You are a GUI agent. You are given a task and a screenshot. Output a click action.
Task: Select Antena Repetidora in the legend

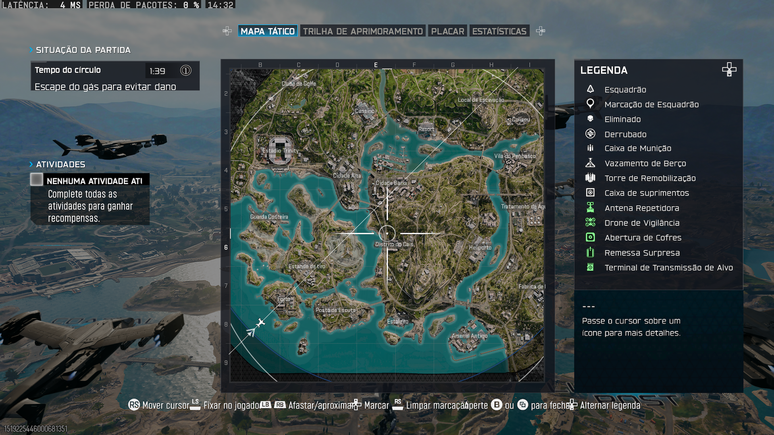[x=641, y=208]
